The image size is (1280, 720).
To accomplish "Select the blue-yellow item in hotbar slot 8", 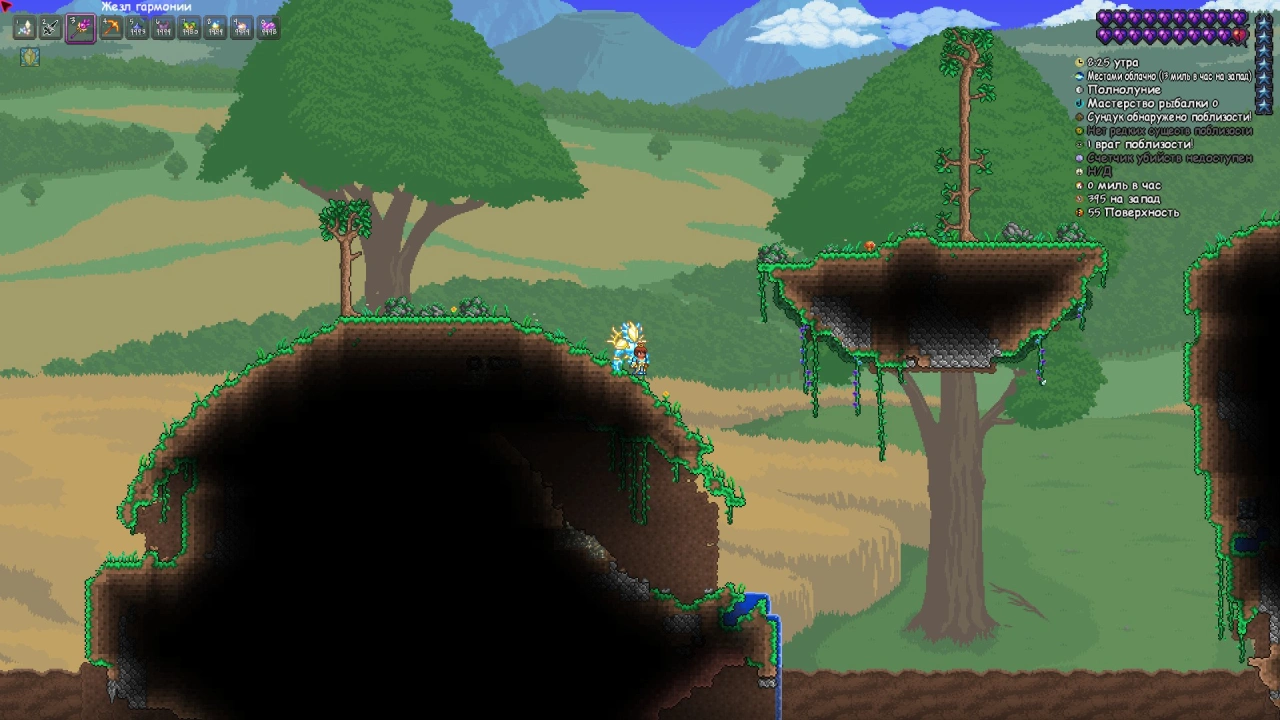I will pos(215,29).
